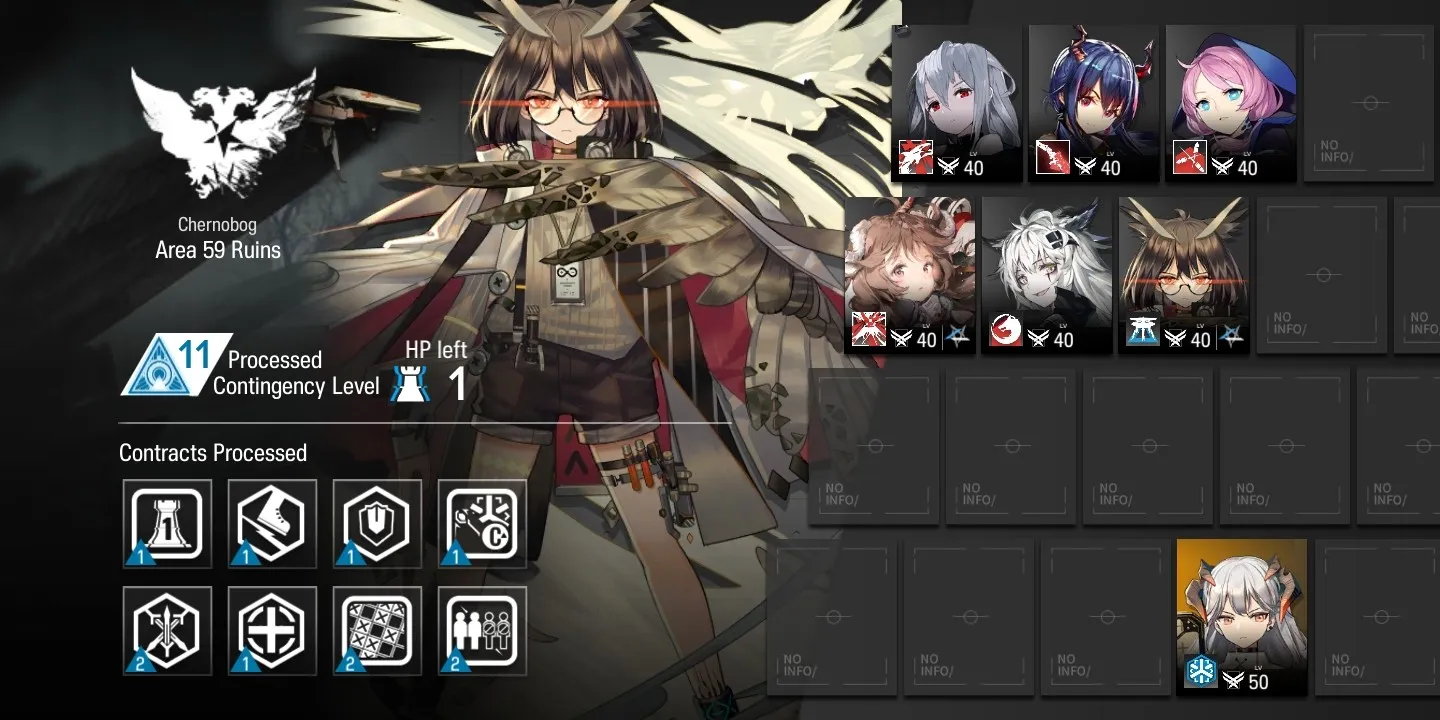Select the pink-haired hooded operator card

[1231, 104]
